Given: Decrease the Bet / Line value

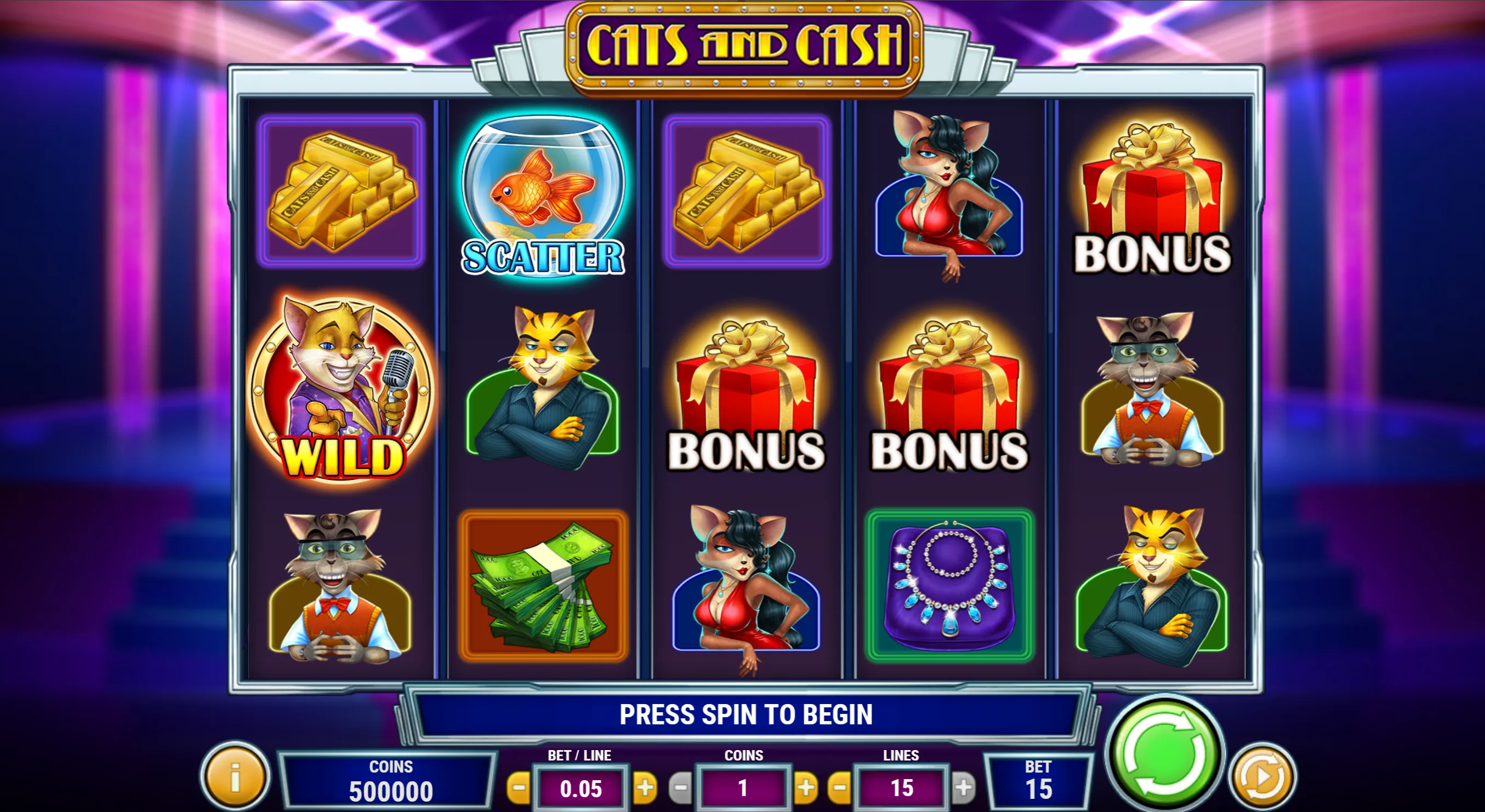Looking at the screenshot, I should tap(519, 787).
